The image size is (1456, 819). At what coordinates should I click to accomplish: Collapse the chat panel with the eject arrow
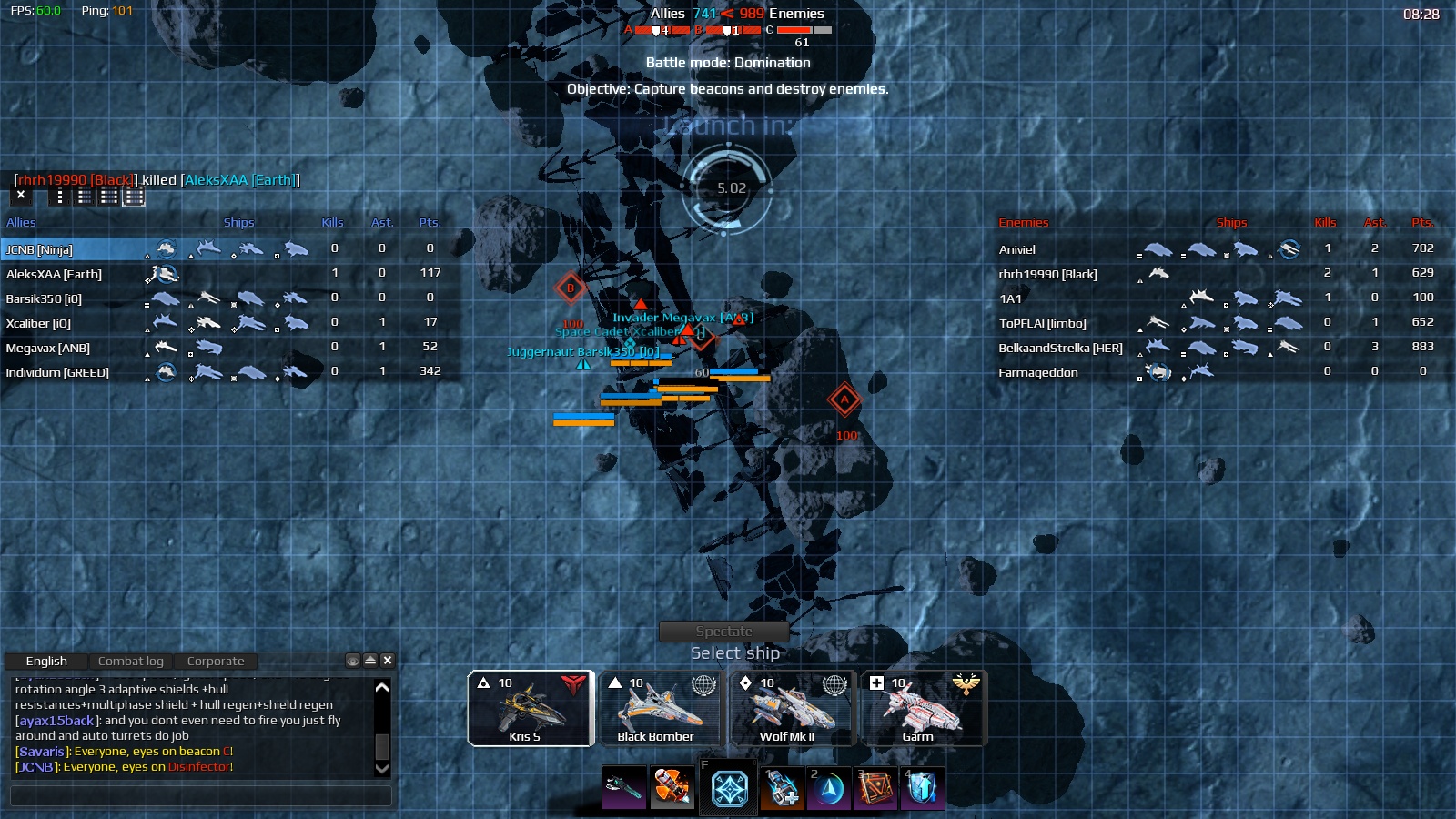point(369,661)
